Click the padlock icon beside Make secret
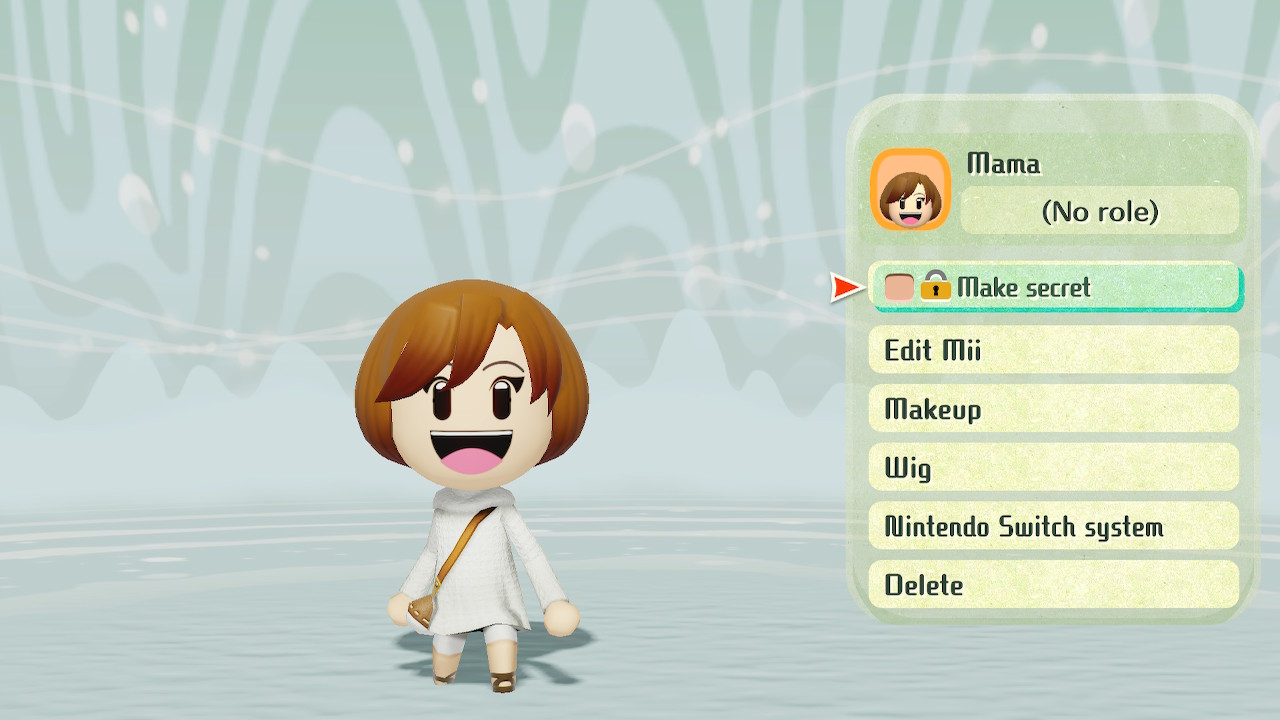Screen dimensions: 1280x720 (938, 288)
